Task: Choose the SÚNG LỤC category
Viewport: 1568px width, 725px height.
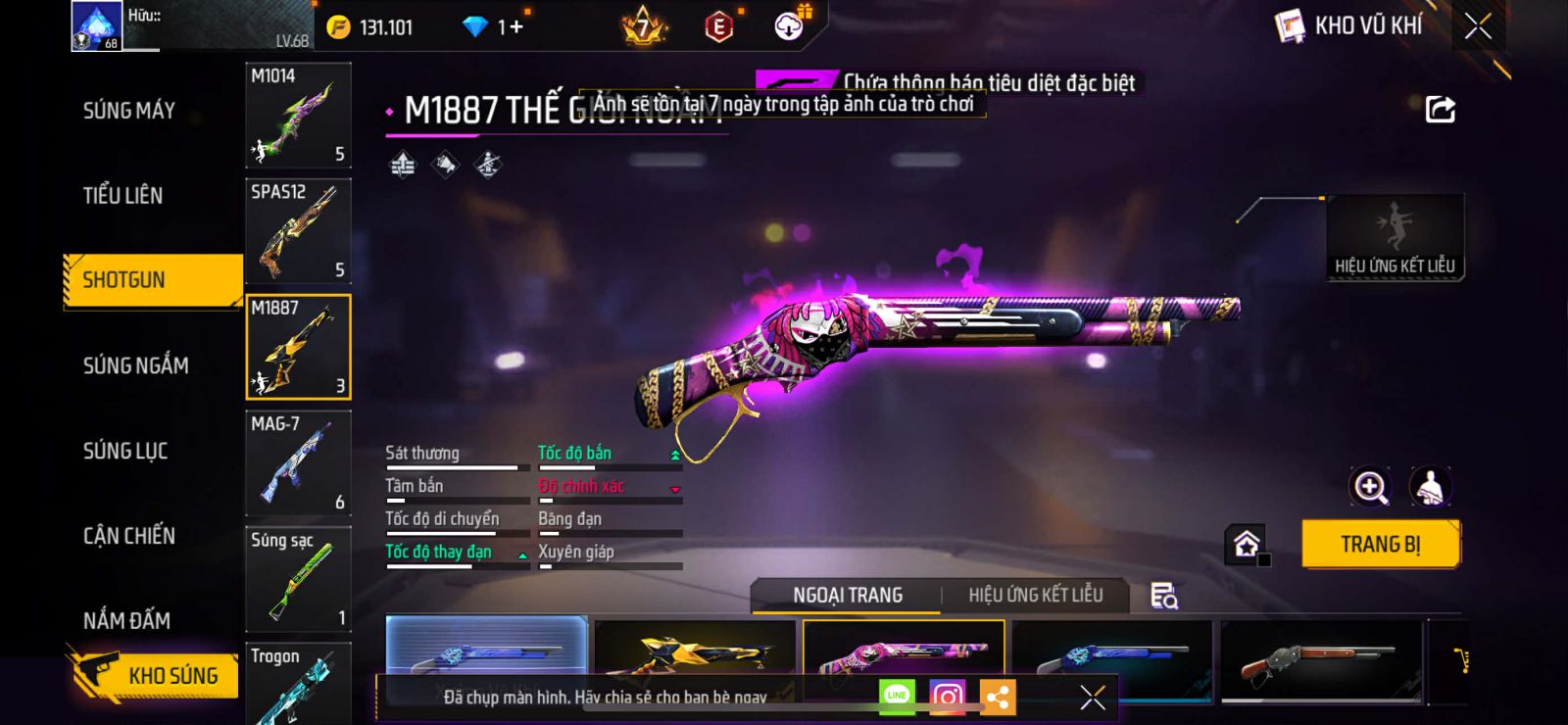Action: pos(125,451)
